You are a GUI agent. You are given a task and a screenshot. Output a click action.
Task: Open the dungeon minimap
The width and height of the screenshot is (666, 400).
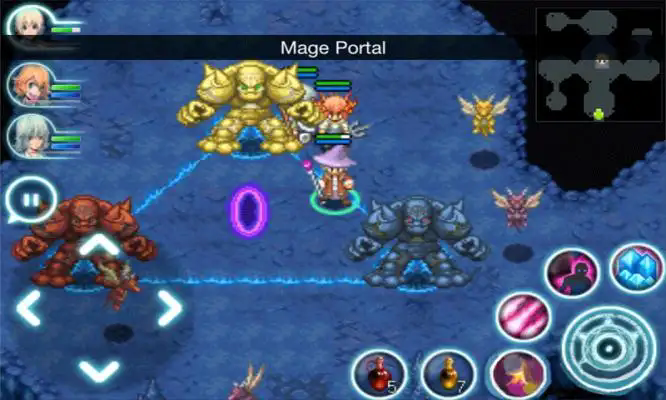pos(599,67)
